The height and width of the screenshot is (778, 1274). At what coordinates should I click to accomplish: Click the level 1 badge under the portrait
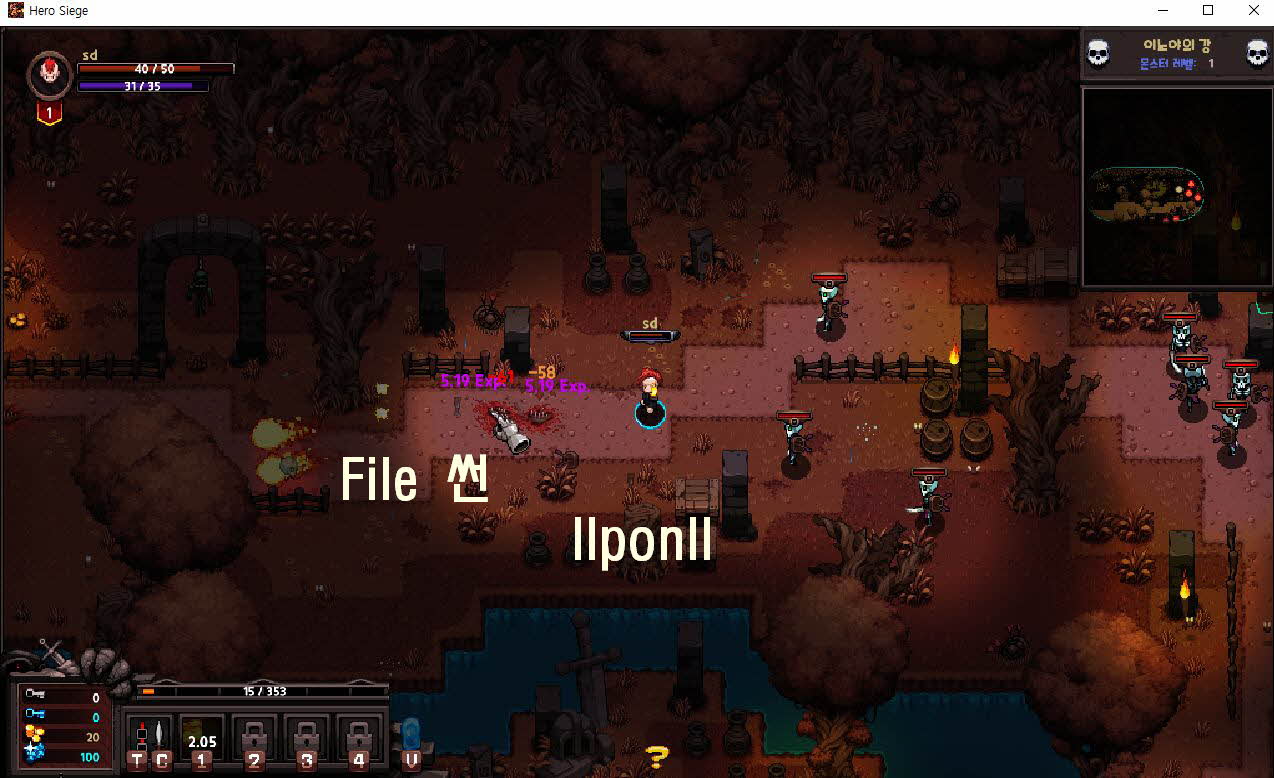click(x=48, y=114)
